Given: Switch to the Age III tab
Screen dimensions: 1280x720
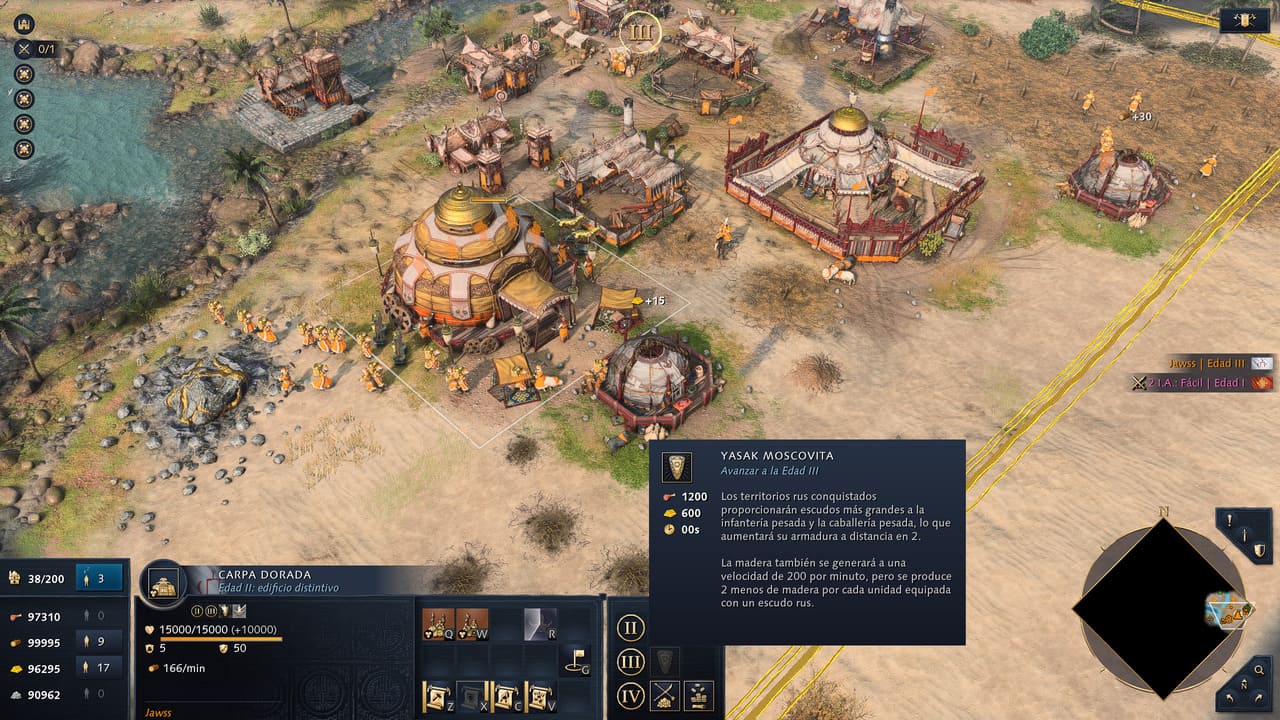Looking at the screenshot, I should pyautogui.click(x=630, y=662).
